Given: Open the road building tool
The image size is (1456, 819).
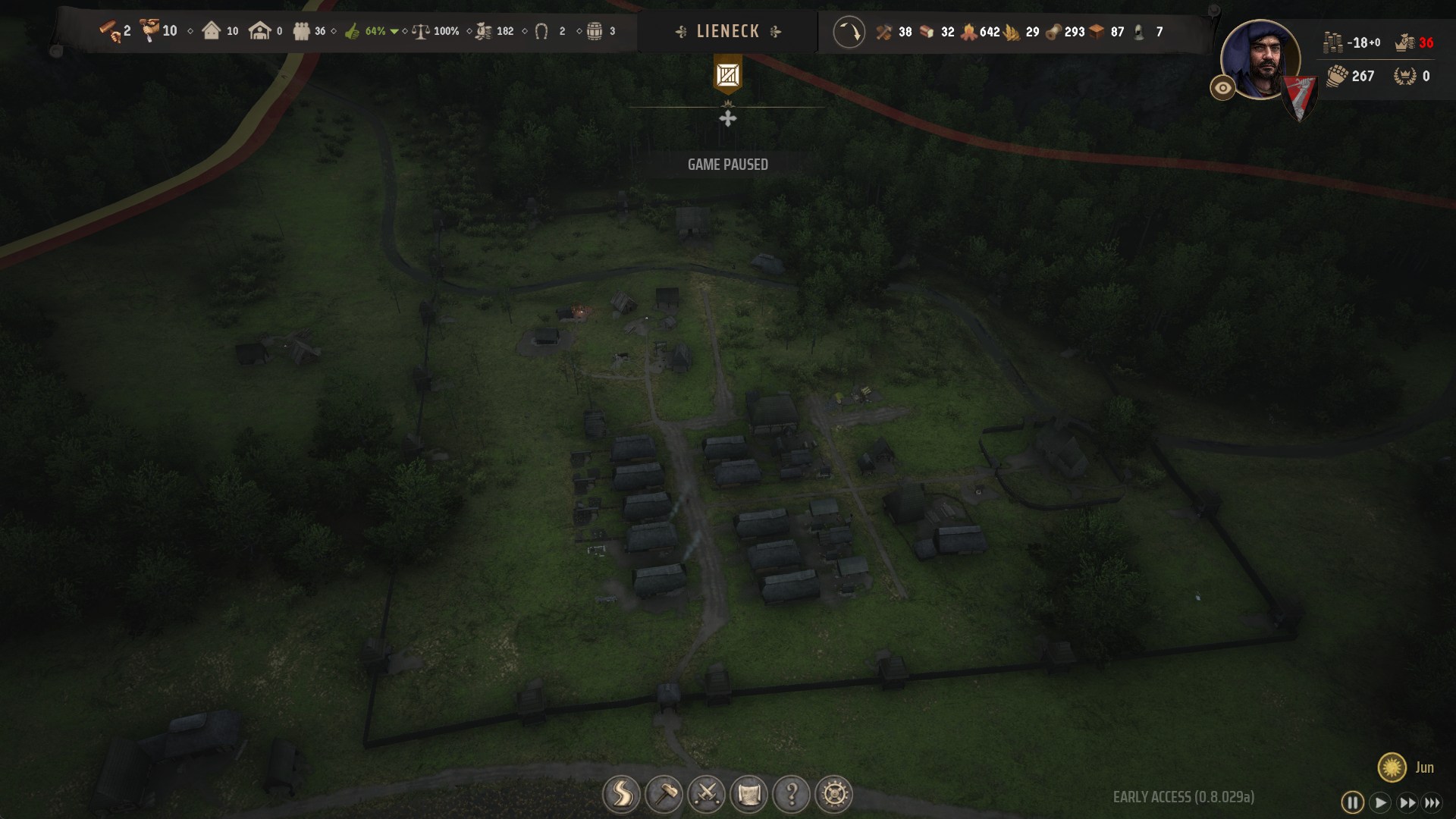Looking at the screenshot, I should point(621,795).
